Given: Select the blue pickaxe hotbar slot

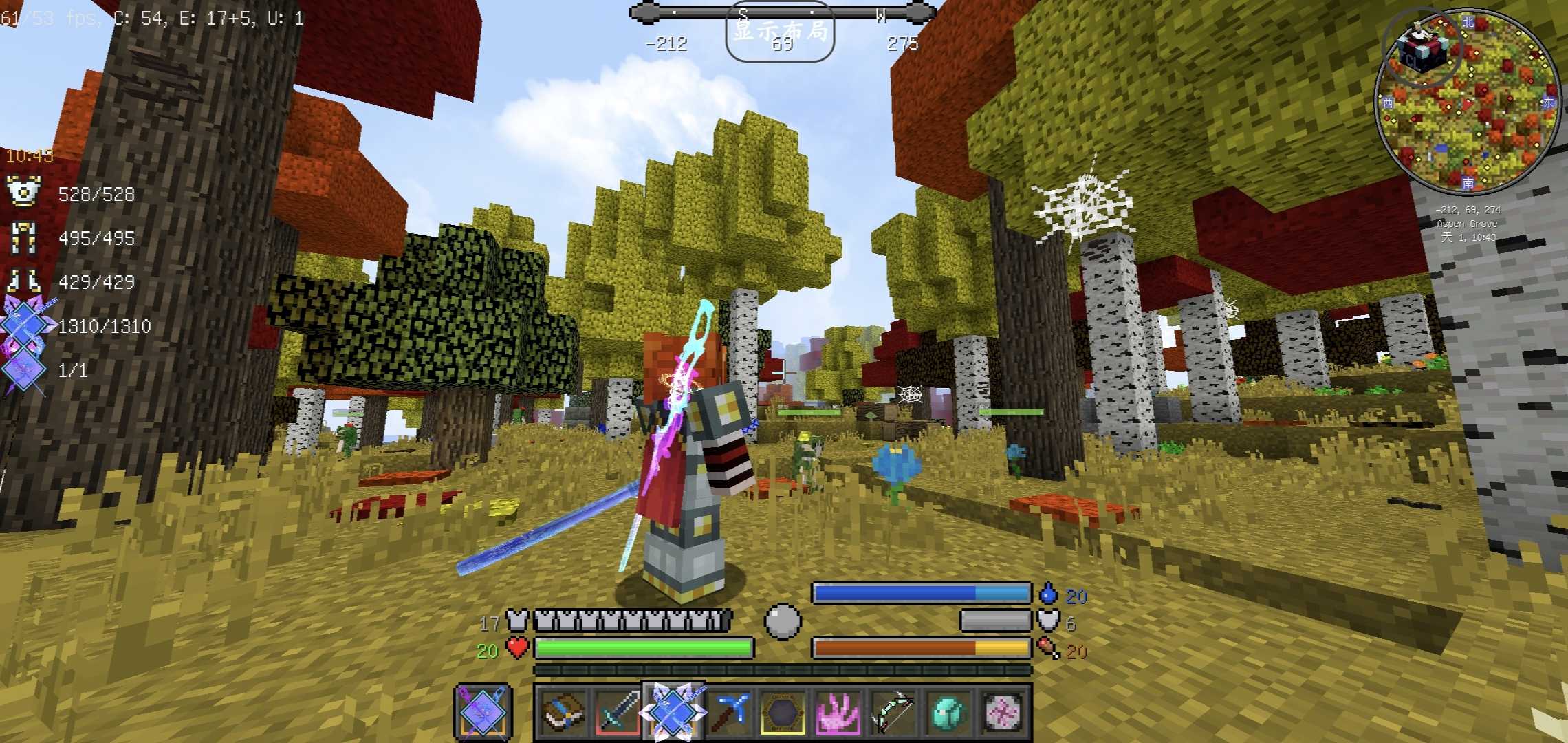Looking at the screenshot, I should 728,712.
